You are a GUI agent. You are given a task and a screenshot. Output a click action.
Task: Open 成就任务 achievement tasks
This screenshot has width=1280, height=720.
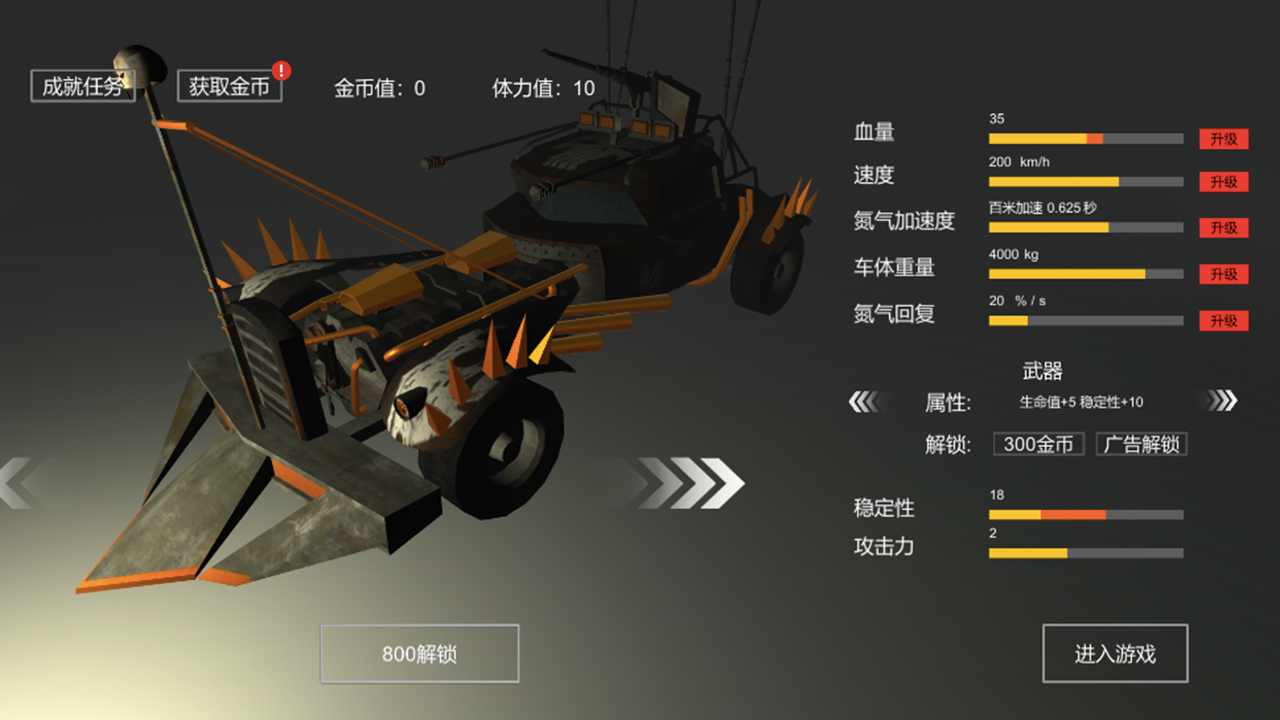point(83,86)
